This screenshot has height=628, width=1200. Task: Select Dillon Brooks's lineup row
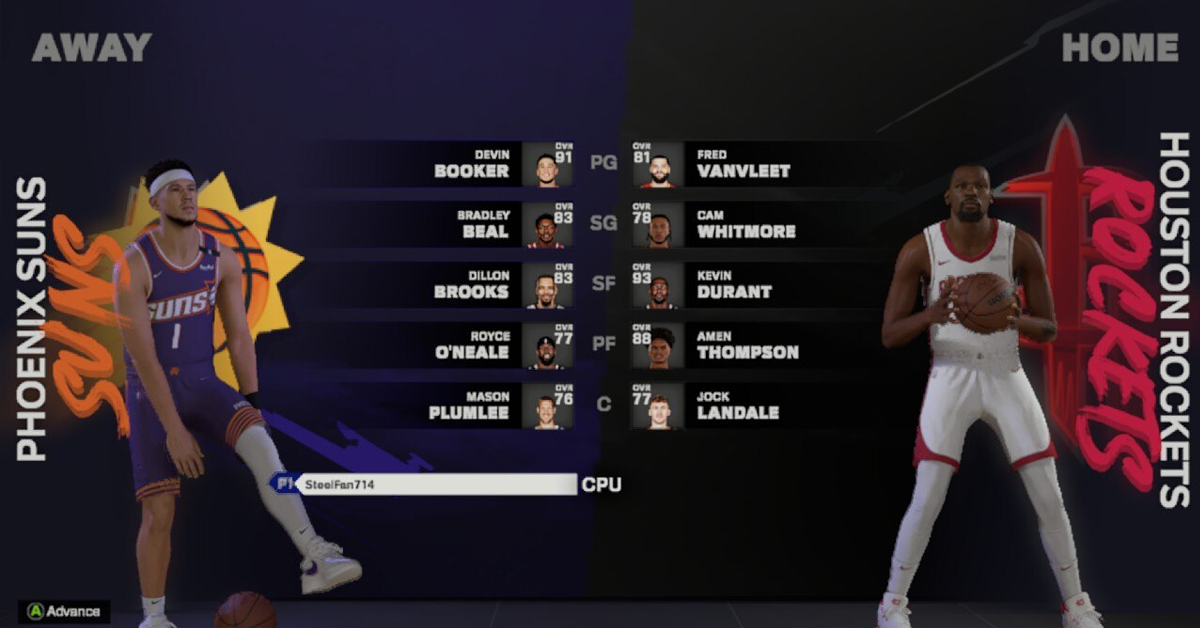click(472, 285)
